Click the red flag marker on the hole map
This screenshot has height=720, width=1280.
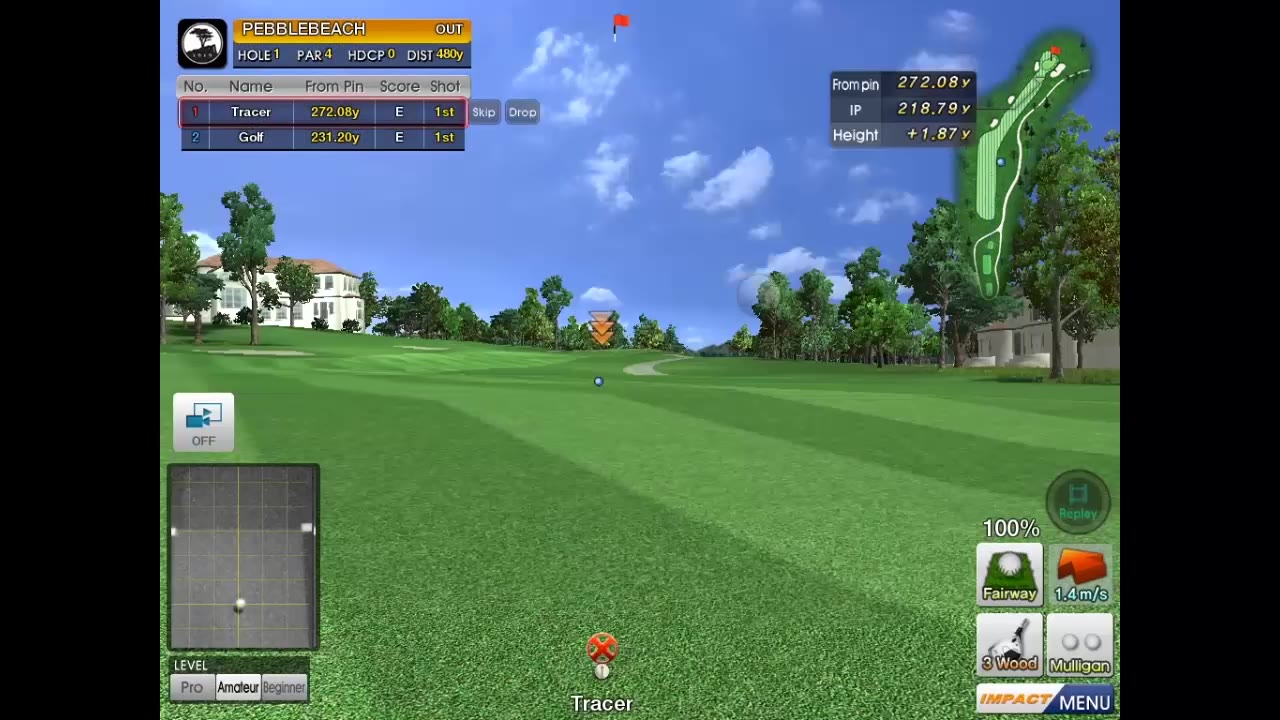(1055, 48)
